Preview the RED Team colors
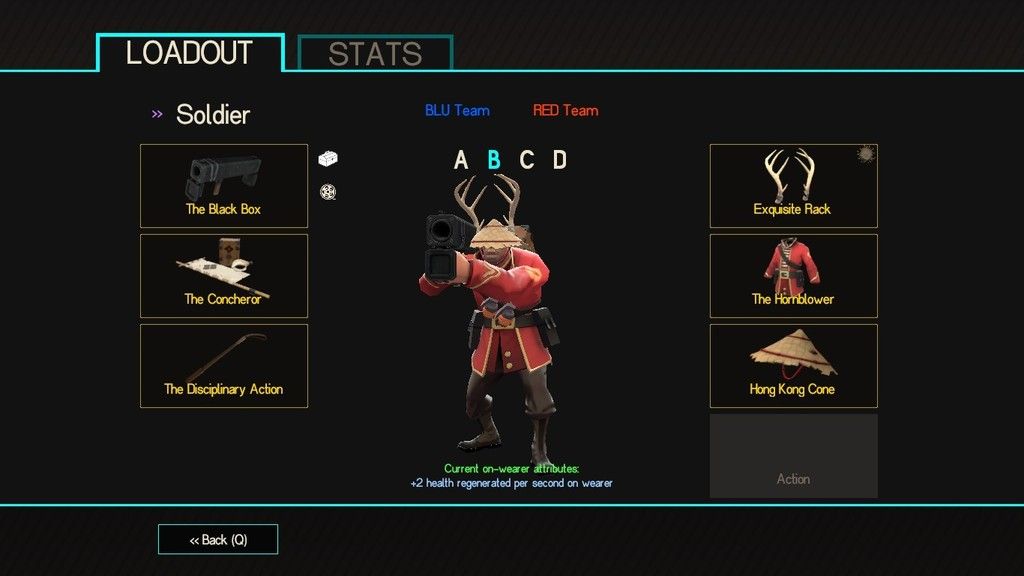Image resolution: width=1024 pixels, height=576 pixels. [565, 110]
